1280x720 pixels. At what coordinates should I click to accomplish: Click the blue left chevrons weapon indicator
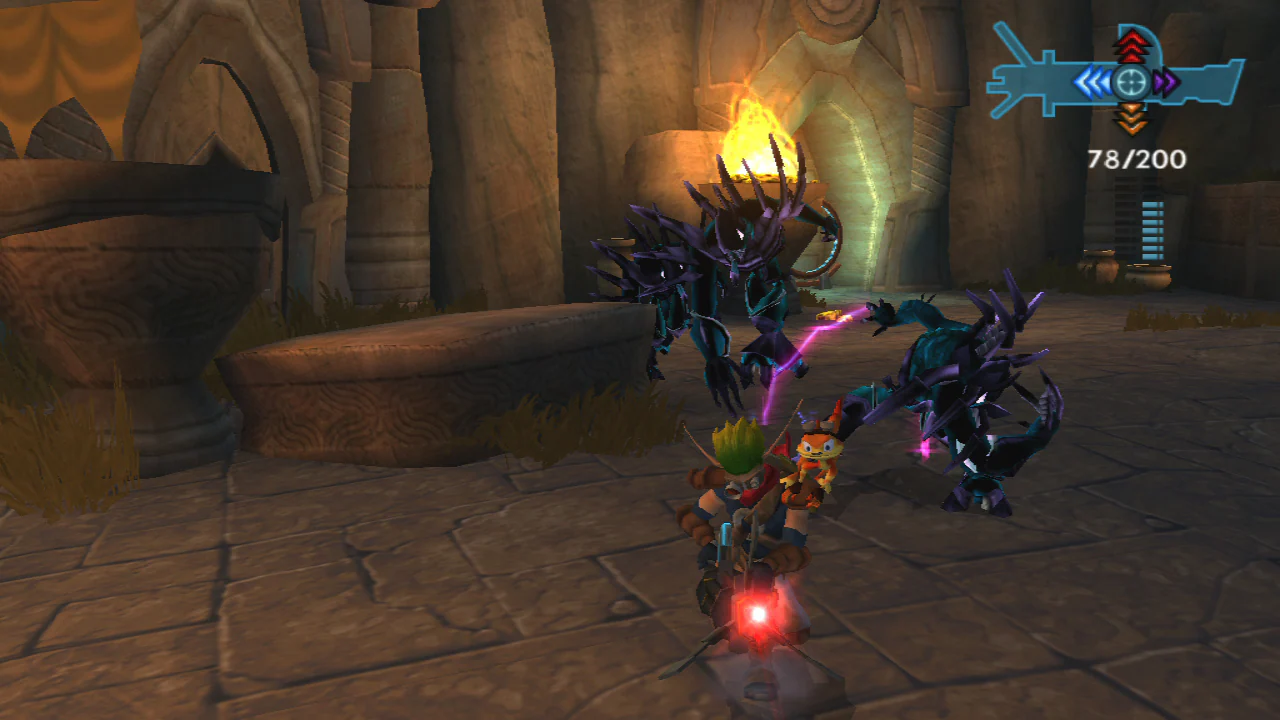pyautogui.click(x=1095, y=81)
